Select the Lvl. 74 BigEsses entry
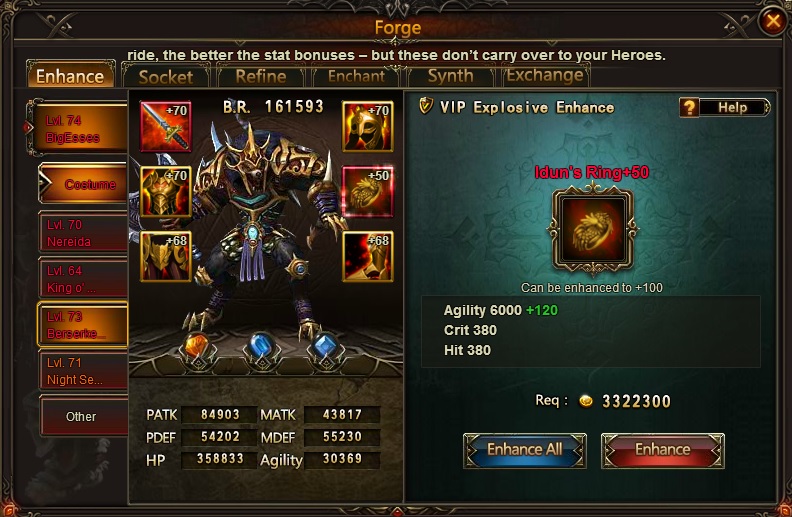The image size is (792, 517). pos(80,130)
